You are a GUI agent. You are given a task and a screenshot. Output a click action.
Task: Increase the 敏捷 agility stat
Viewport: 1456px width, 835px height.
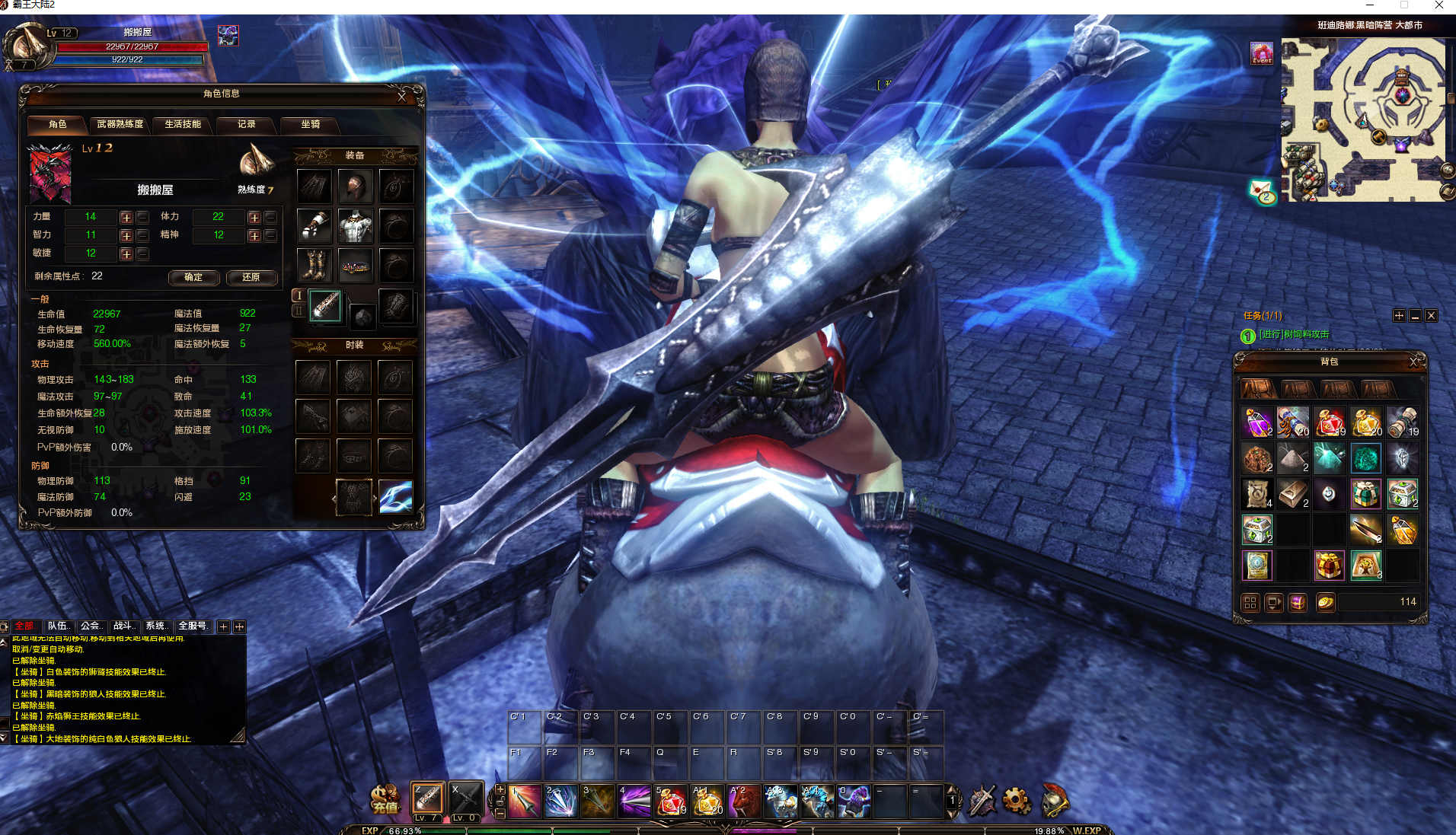click(126, 254)
